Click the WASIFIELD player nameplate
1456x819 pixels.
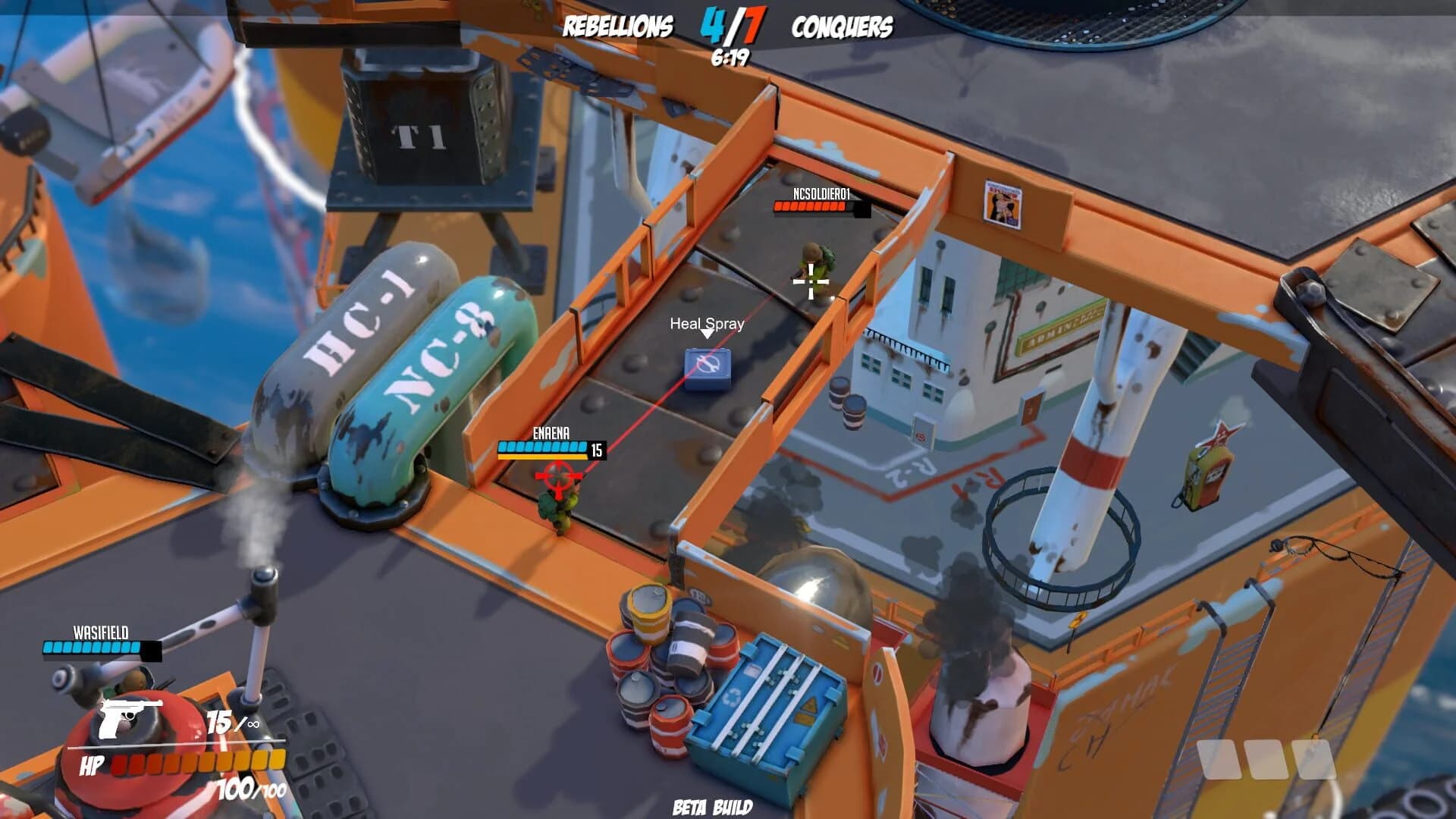point(99,630)
